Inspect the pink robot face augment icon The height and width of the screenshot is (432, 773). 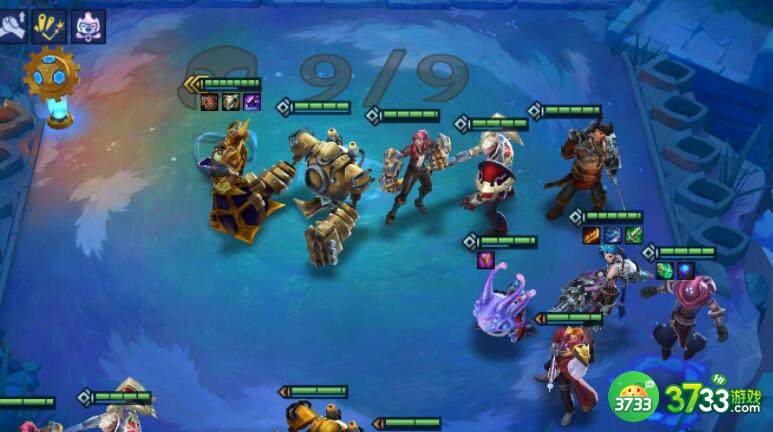(88, 27)
